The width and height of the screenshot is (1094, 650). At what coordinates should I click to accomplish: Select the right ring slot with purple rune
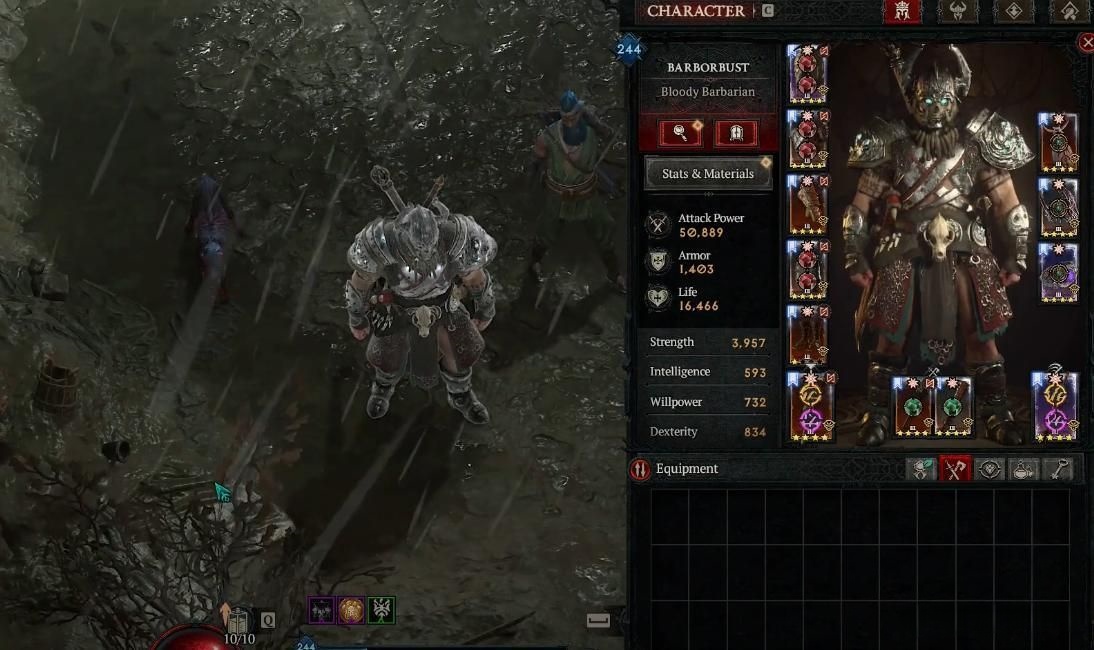1055,406
